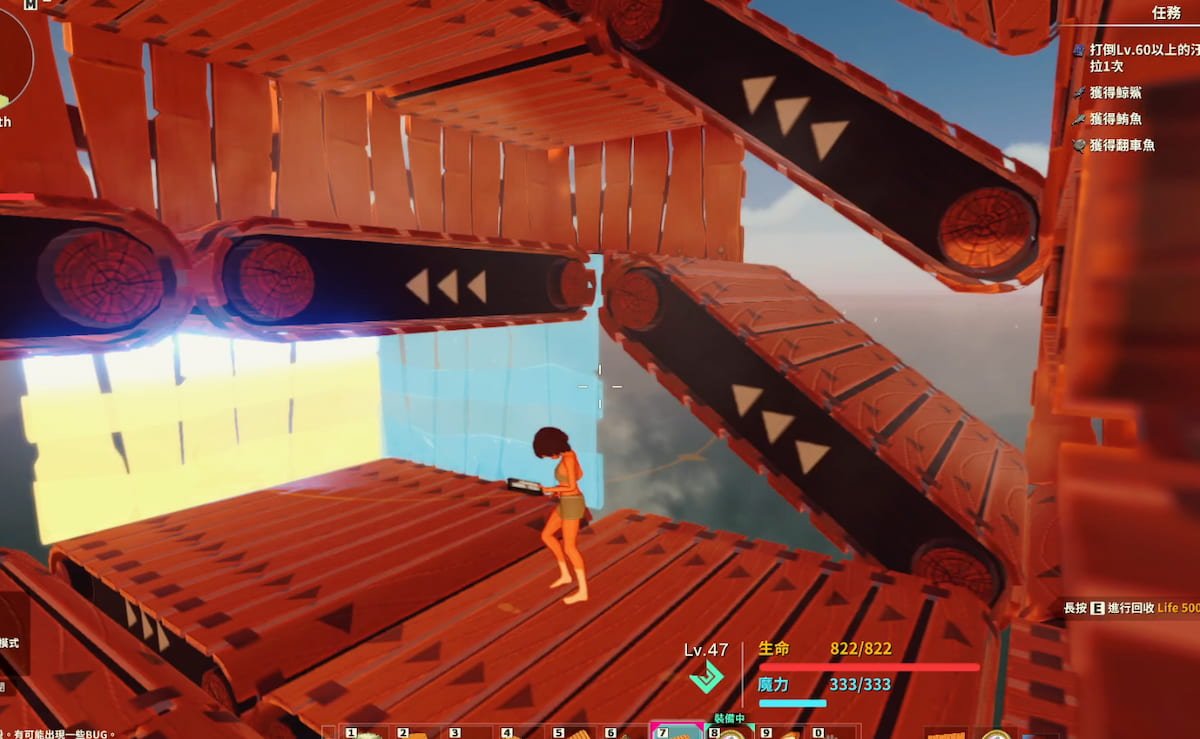Screen dimensions: 1200x739
Task: Choose hotbar slot 9 item
Action: click(x=782, y=733)
